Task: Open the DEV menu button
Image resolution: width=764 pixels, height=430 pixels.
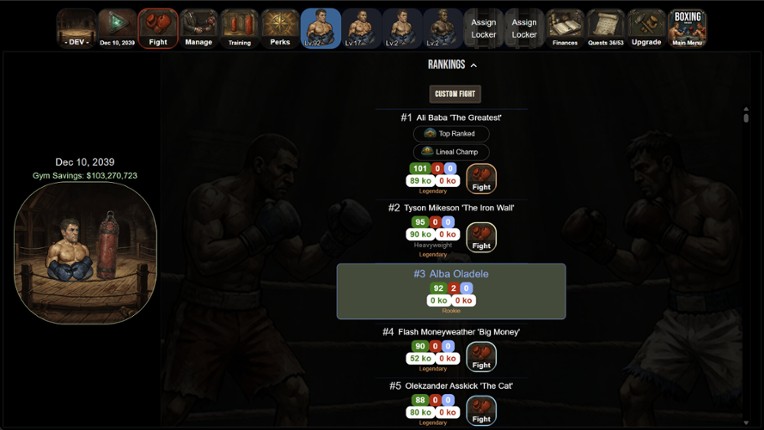Action: [x=76, y=28]
